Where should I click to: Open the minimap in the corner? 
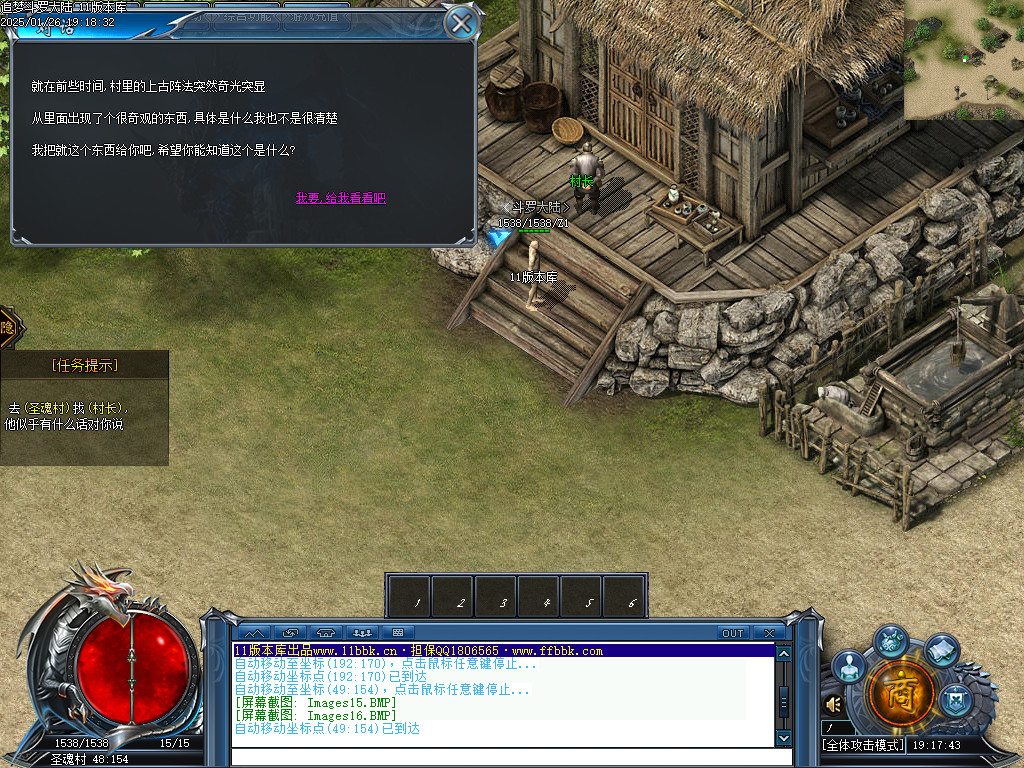(964, 60)
